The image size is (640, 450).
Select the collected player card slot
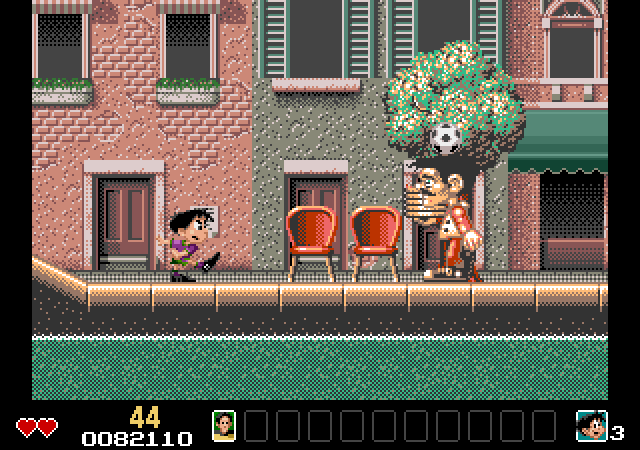(224, 426)
